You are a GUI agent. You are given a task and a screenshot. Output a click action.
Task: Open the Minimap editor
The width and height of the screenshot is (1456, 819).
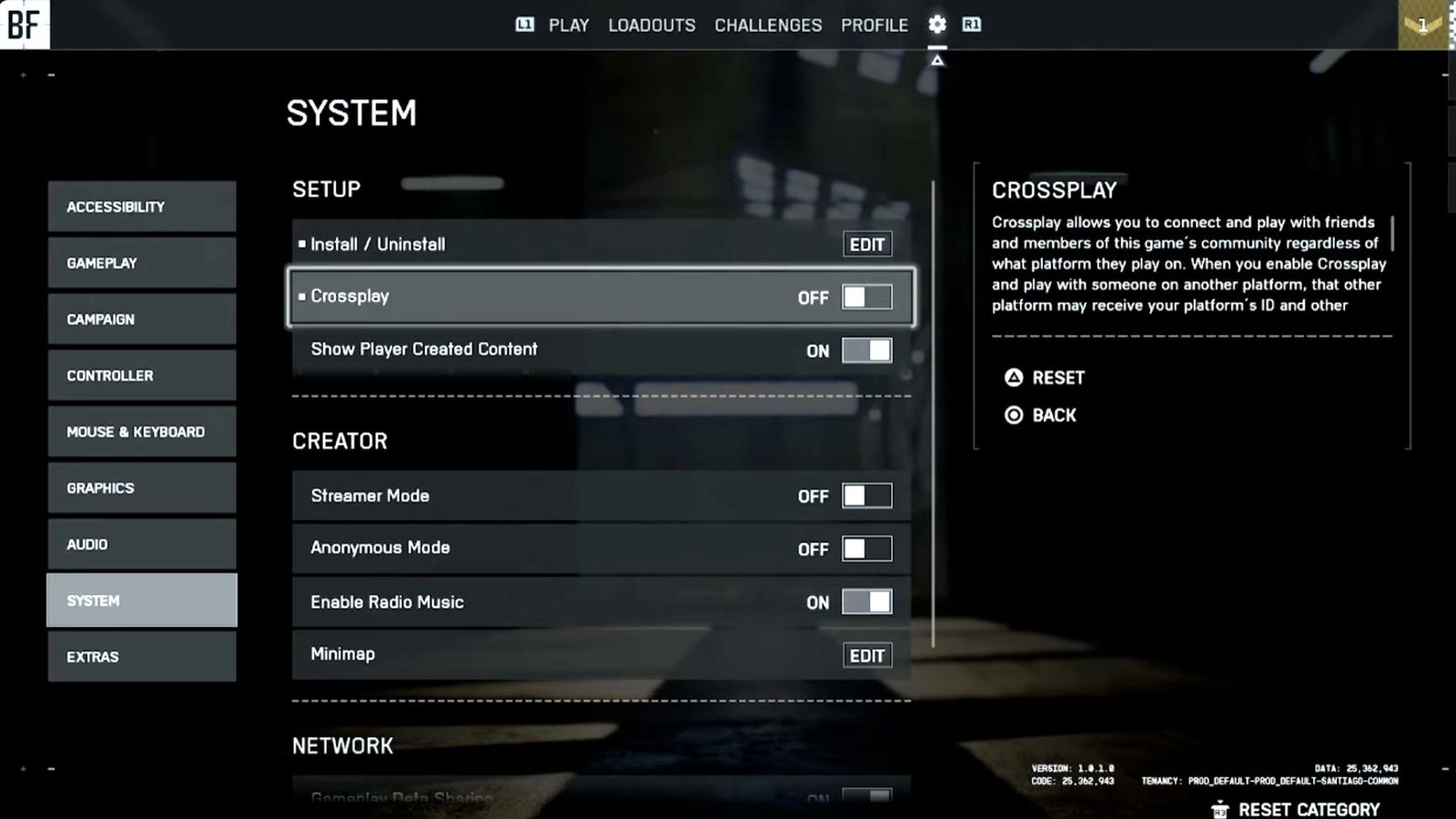(x=866, y=654)
